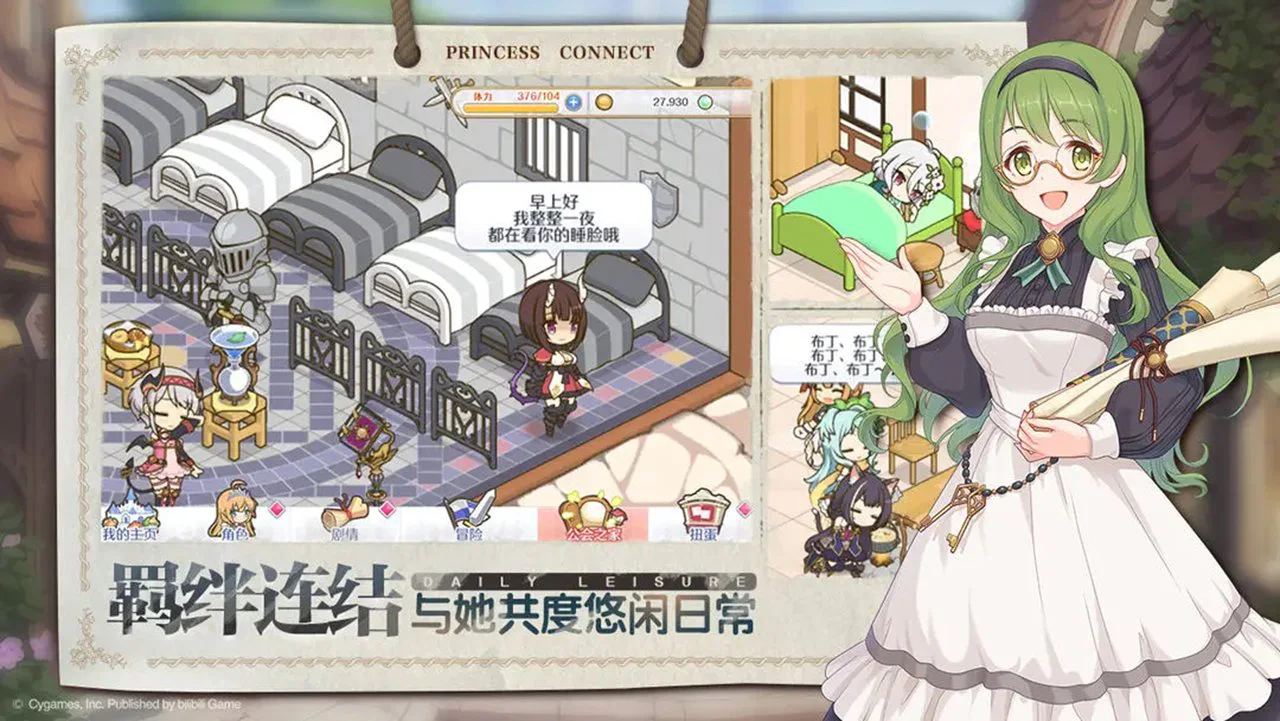Image resolution: width=1280 pixels, height=721 pixels.
Task: Tap the pink diamond badge on 角色
Action: [276, 509]
